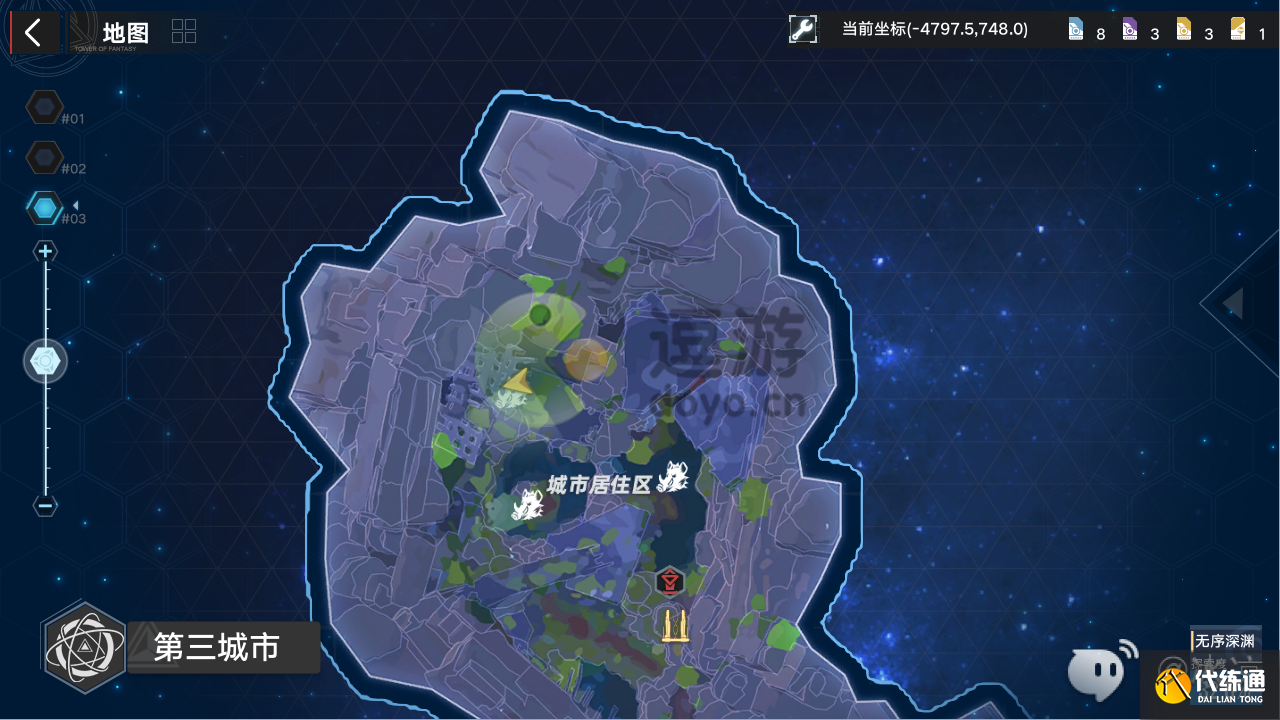The height and width of the screenshot is (720, 1280).
Task: Select the purple chip resource icon
Action: click(x=1132, y=30)
